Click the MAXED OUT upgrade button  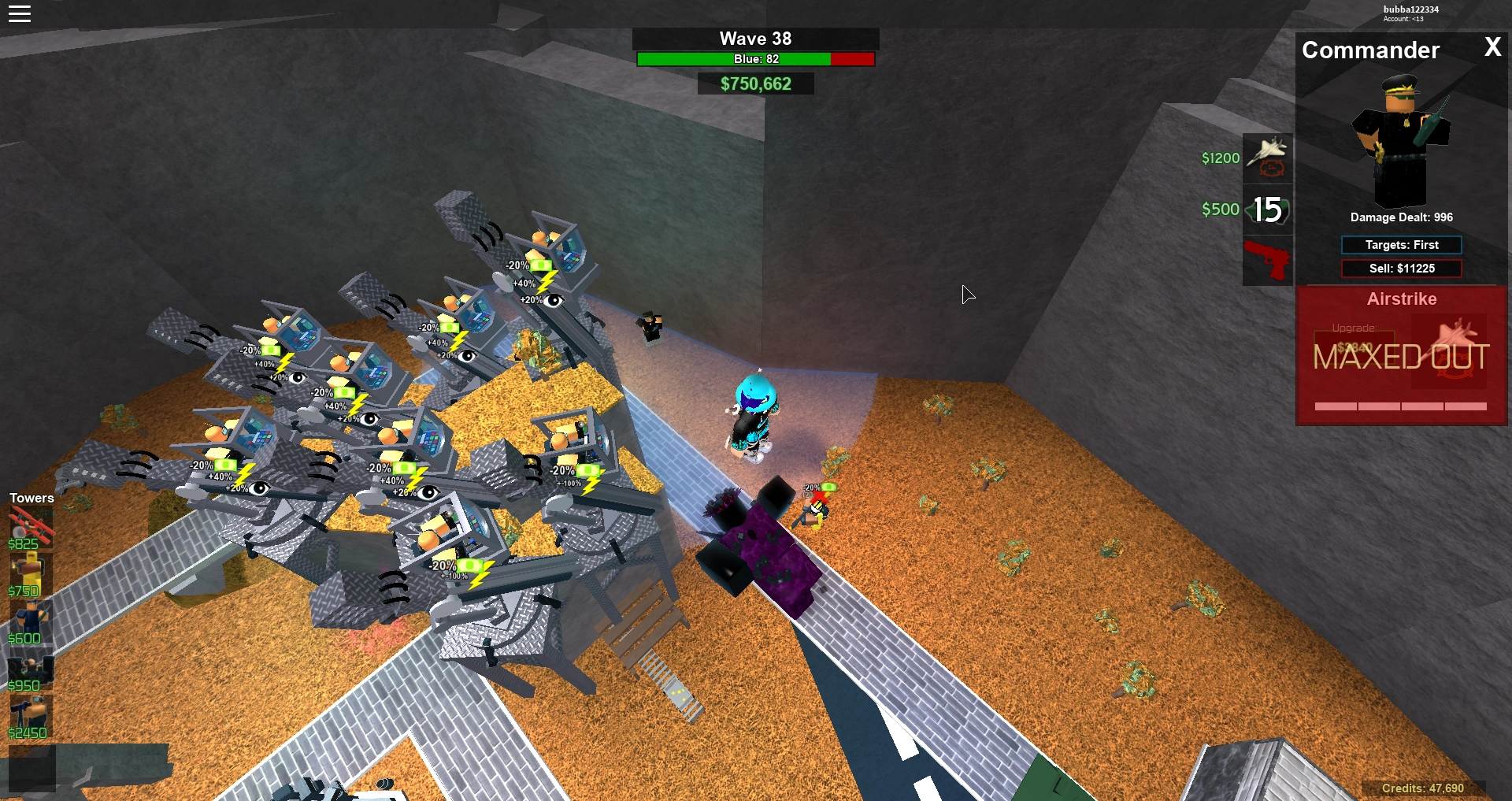(x=1401, y=356)
